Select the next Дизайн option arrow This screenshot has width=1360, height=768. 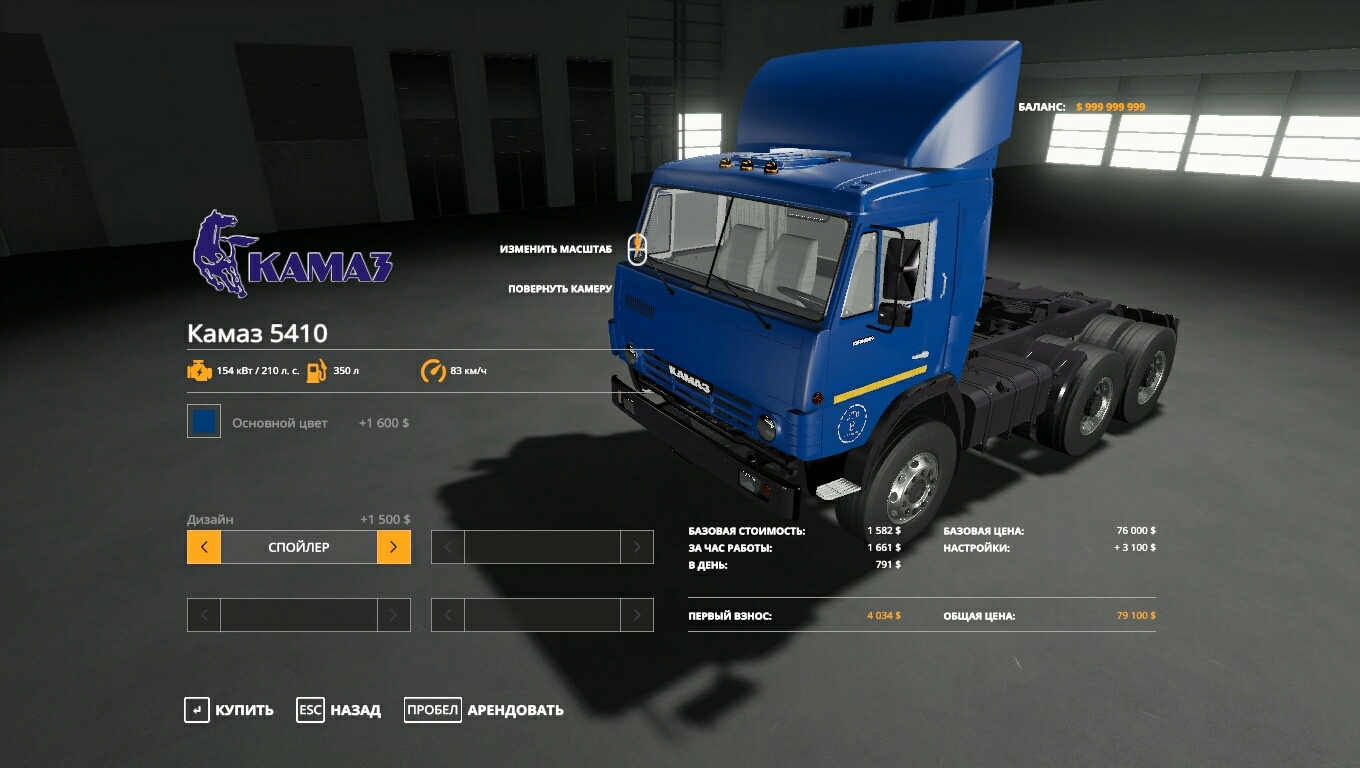393,547
